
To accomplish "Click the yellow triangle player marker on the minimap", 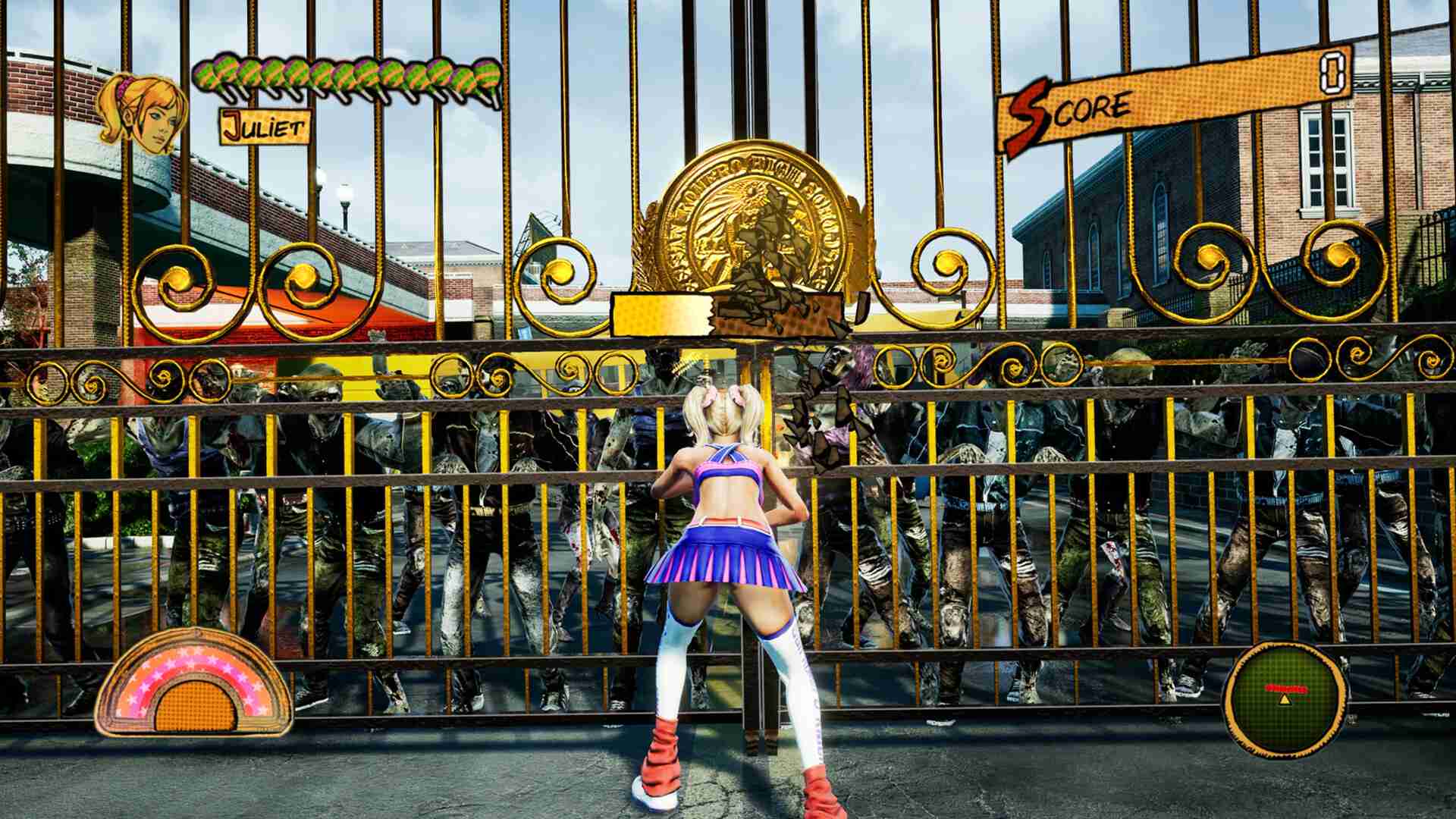I will click(1285, 699).
